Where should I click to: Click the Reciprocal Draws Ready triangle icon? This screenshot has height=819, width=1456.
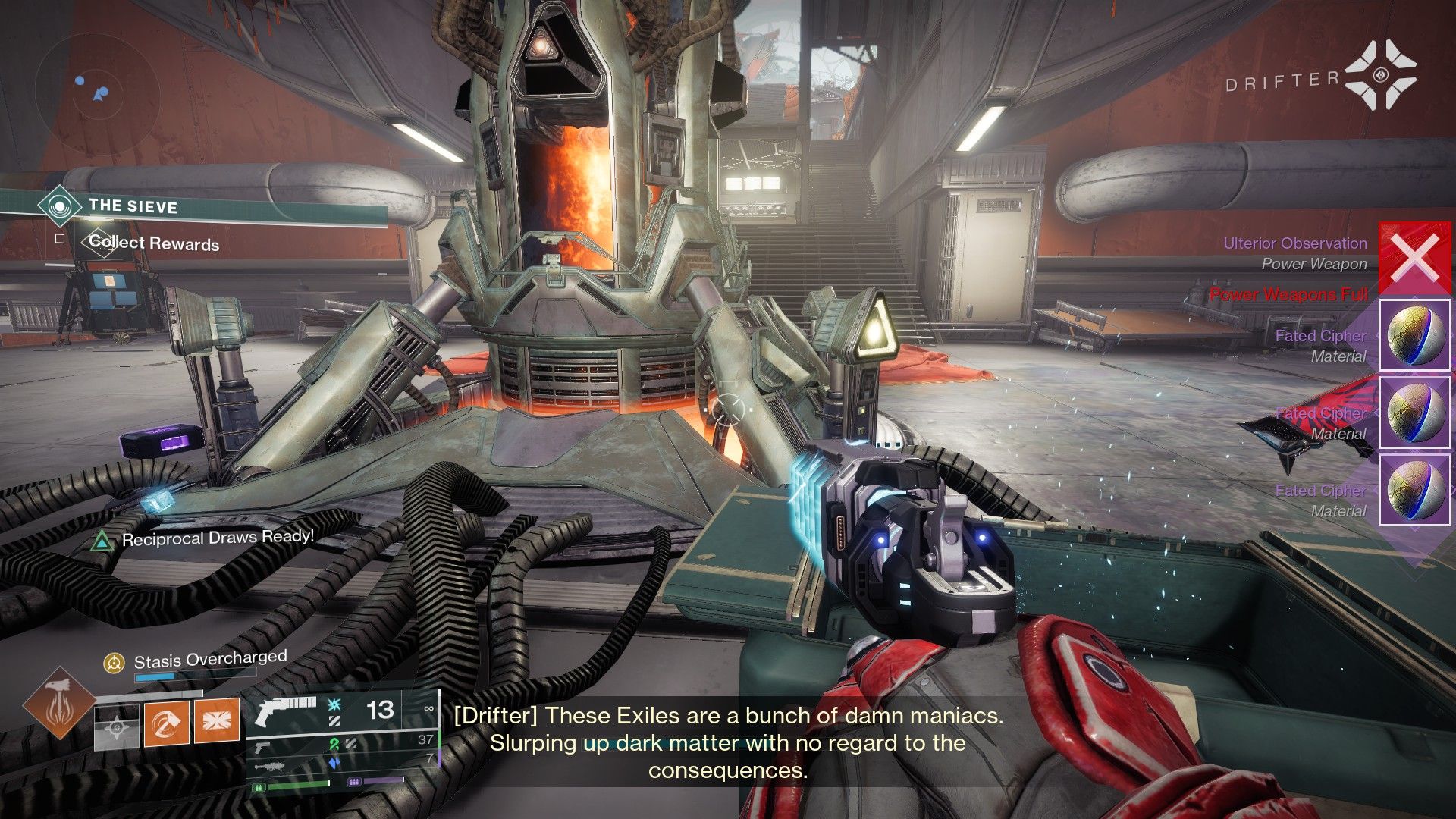click(x=101, y=539)
